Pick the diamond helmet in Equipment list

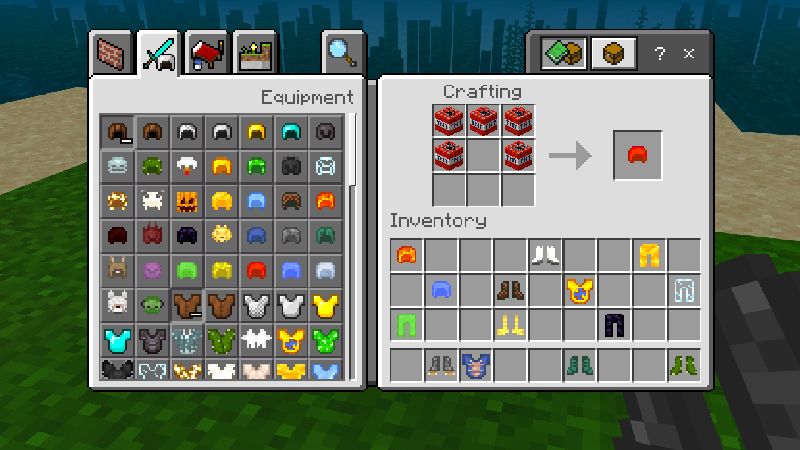[x=290, y=131]
